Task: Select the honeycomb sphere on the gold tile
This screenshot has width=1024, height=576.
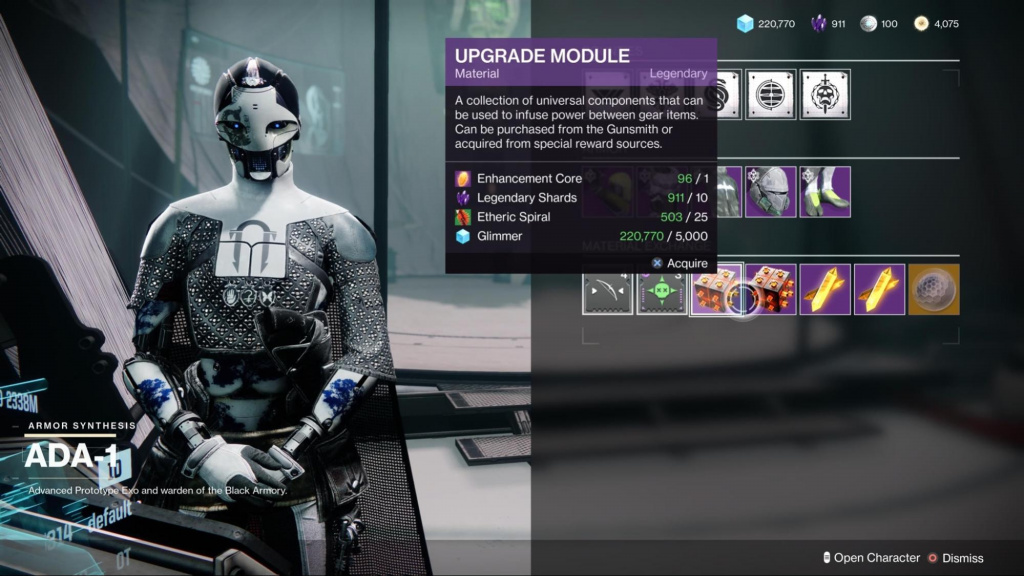Action: [x=934, y=290]
